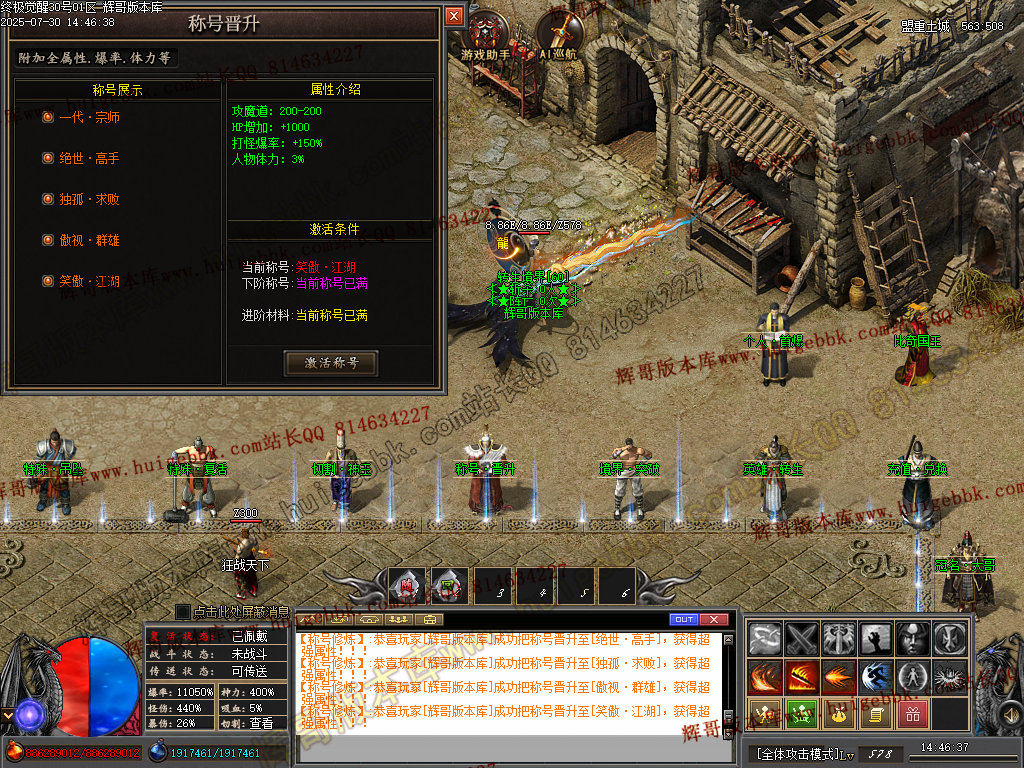Open the 查看 link beside 切割

pos(261,723)
